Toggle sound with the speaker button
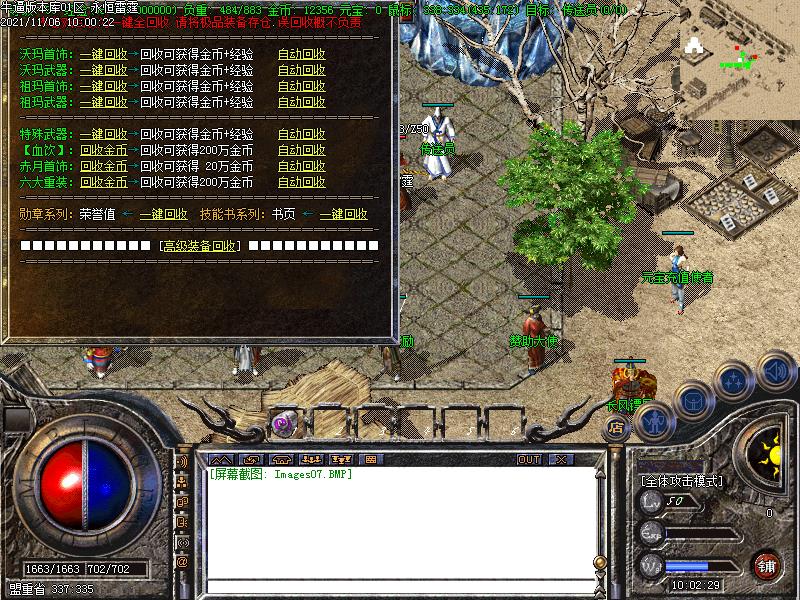The height and width of the screenshot is (600, 800). tap(776, 371)
